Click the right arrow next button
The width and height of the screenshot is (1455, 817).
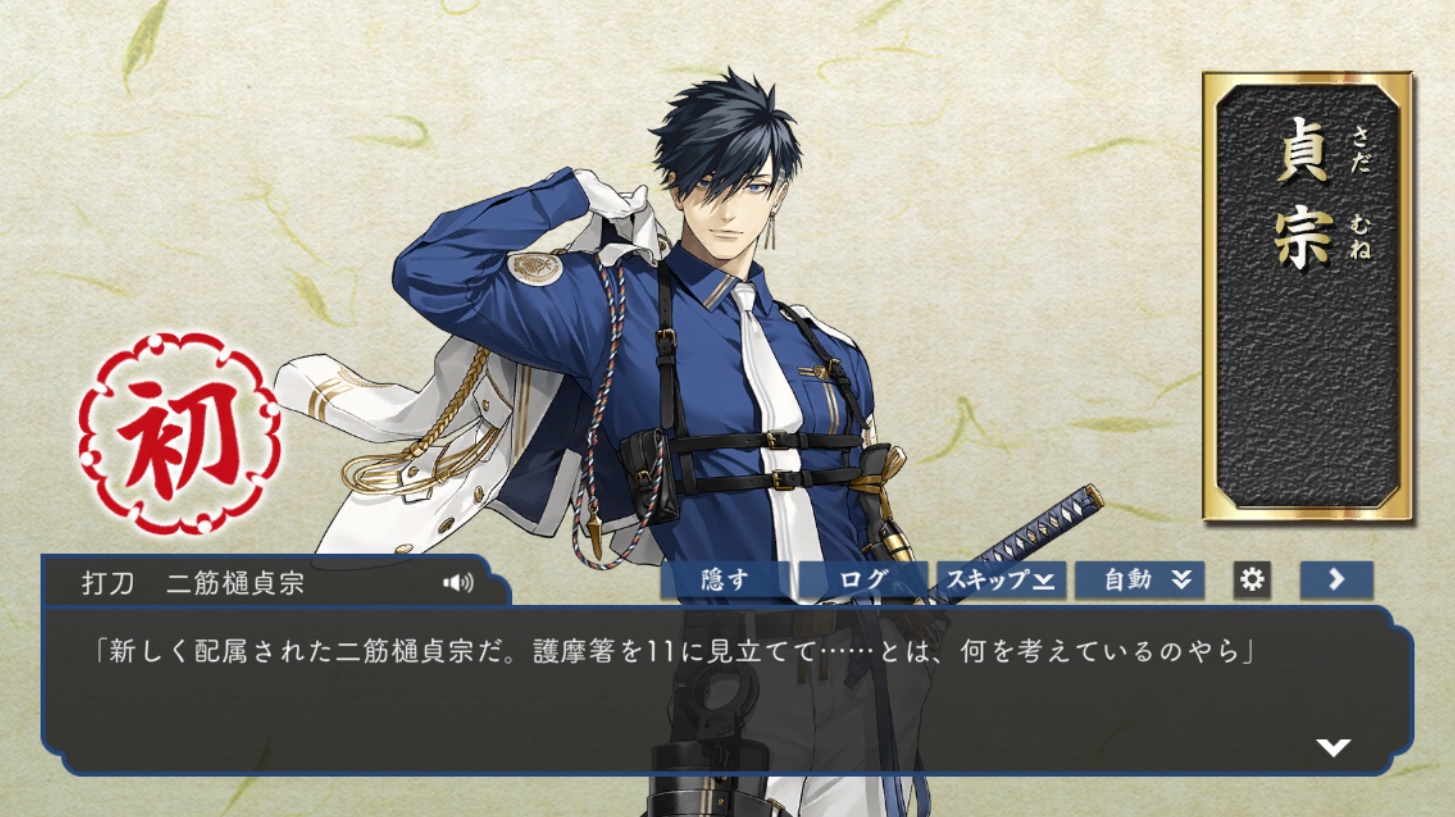click(x=1336, y=580)
